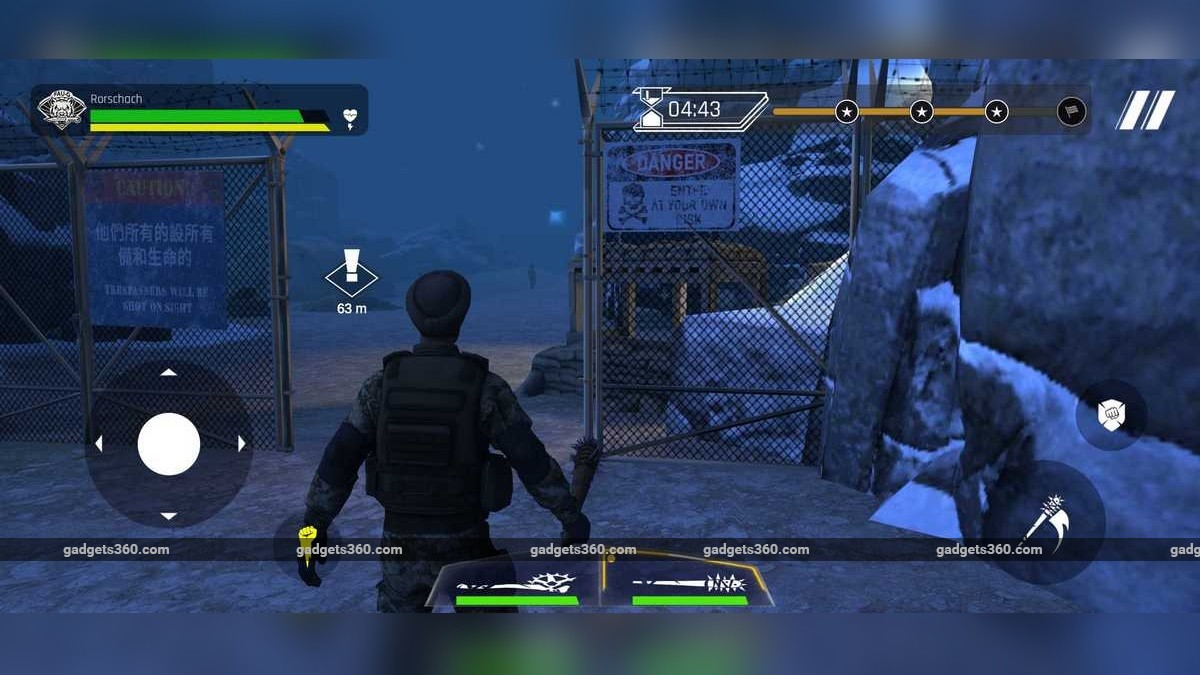Tap the virtual joystick's white thumb knob
Image resolution: width=1200 pixels, height=675 pixels.
tap(169, 444)
